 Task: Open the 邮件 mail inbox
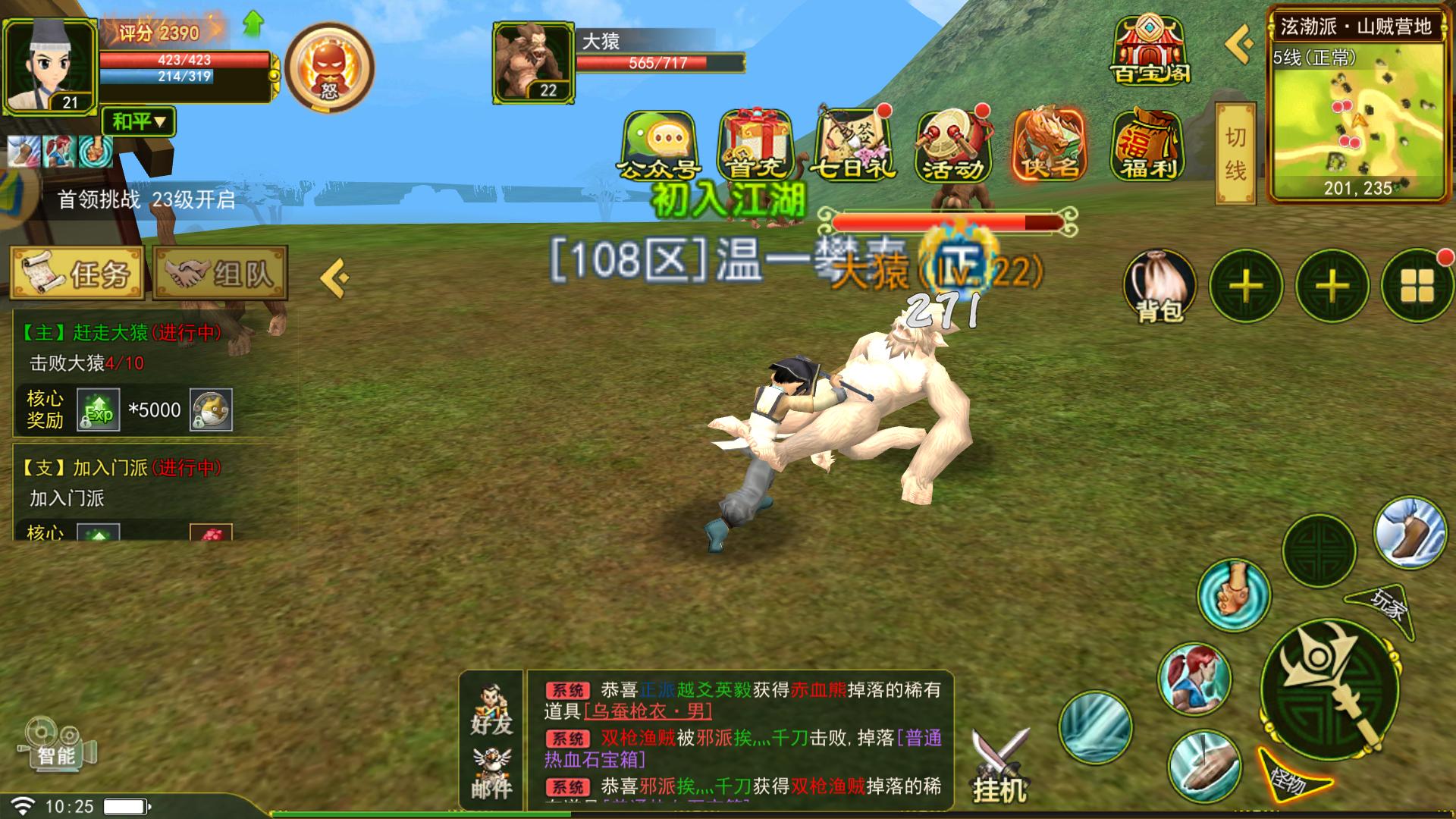[491, 775]
